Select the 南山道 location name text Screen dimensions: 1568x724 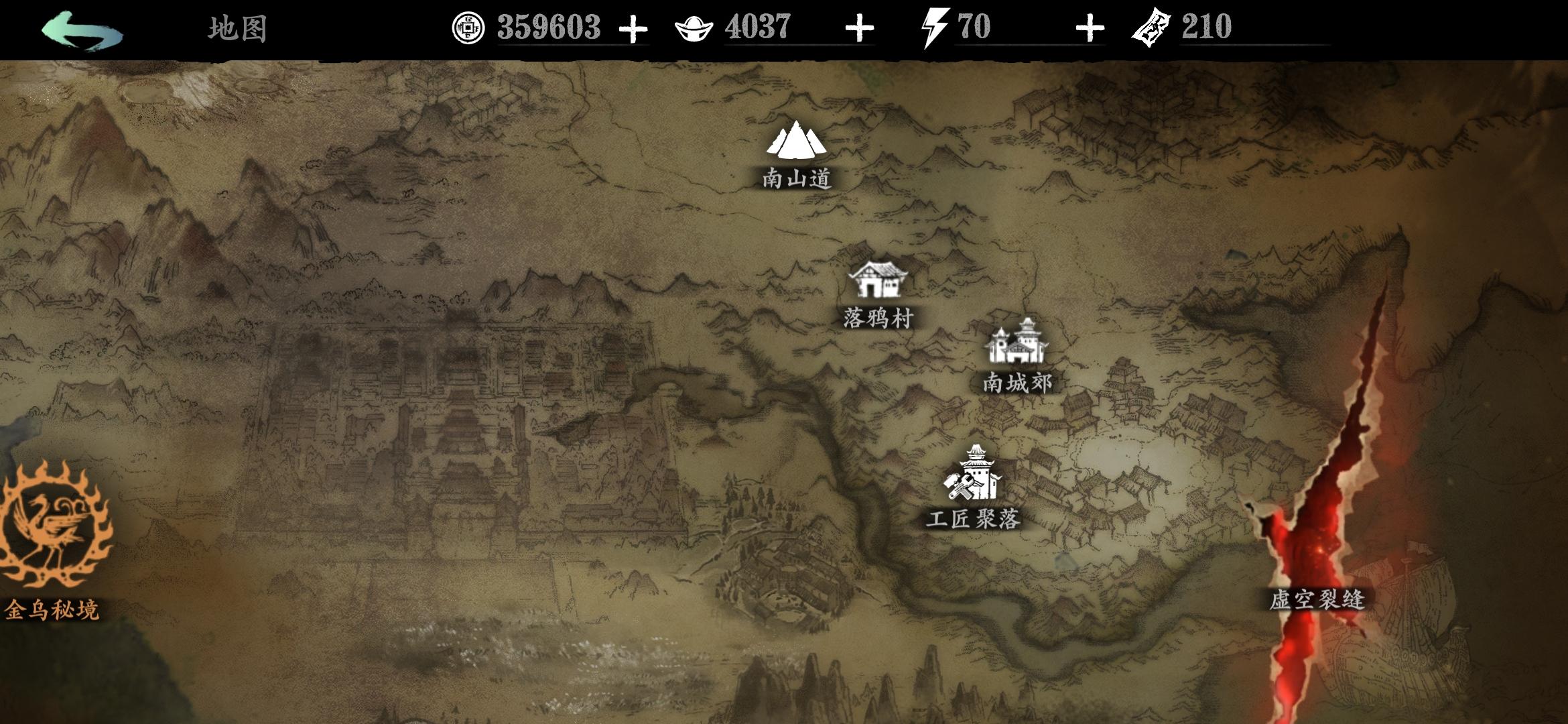coord(798,178)
